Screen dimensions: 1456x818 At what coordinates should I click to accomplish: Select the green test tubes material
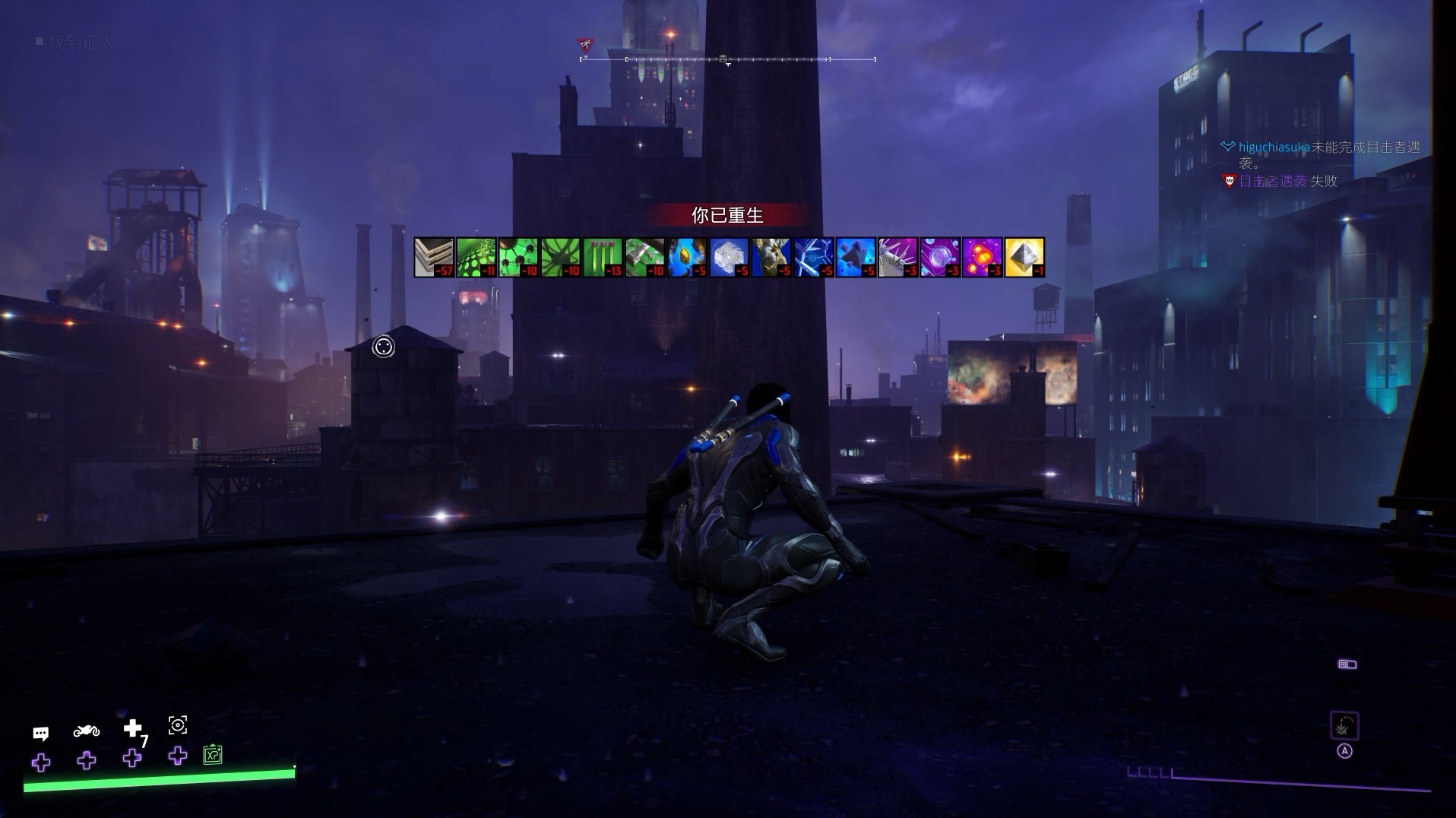[603, 257]
